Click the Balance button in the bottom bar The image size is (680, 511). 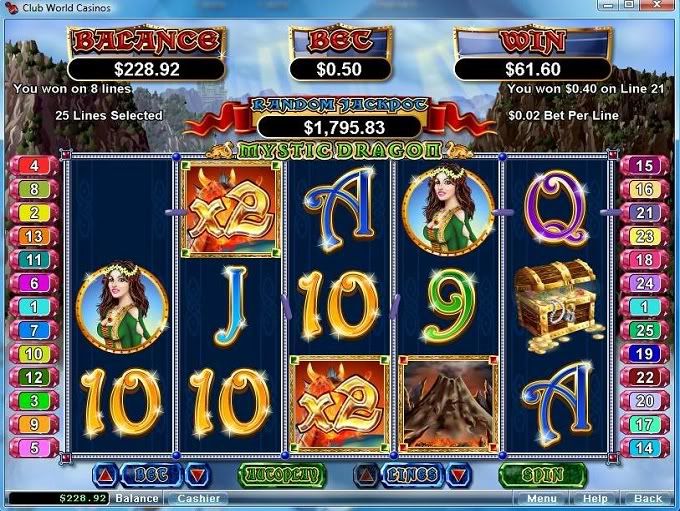[x=136, y=498]
